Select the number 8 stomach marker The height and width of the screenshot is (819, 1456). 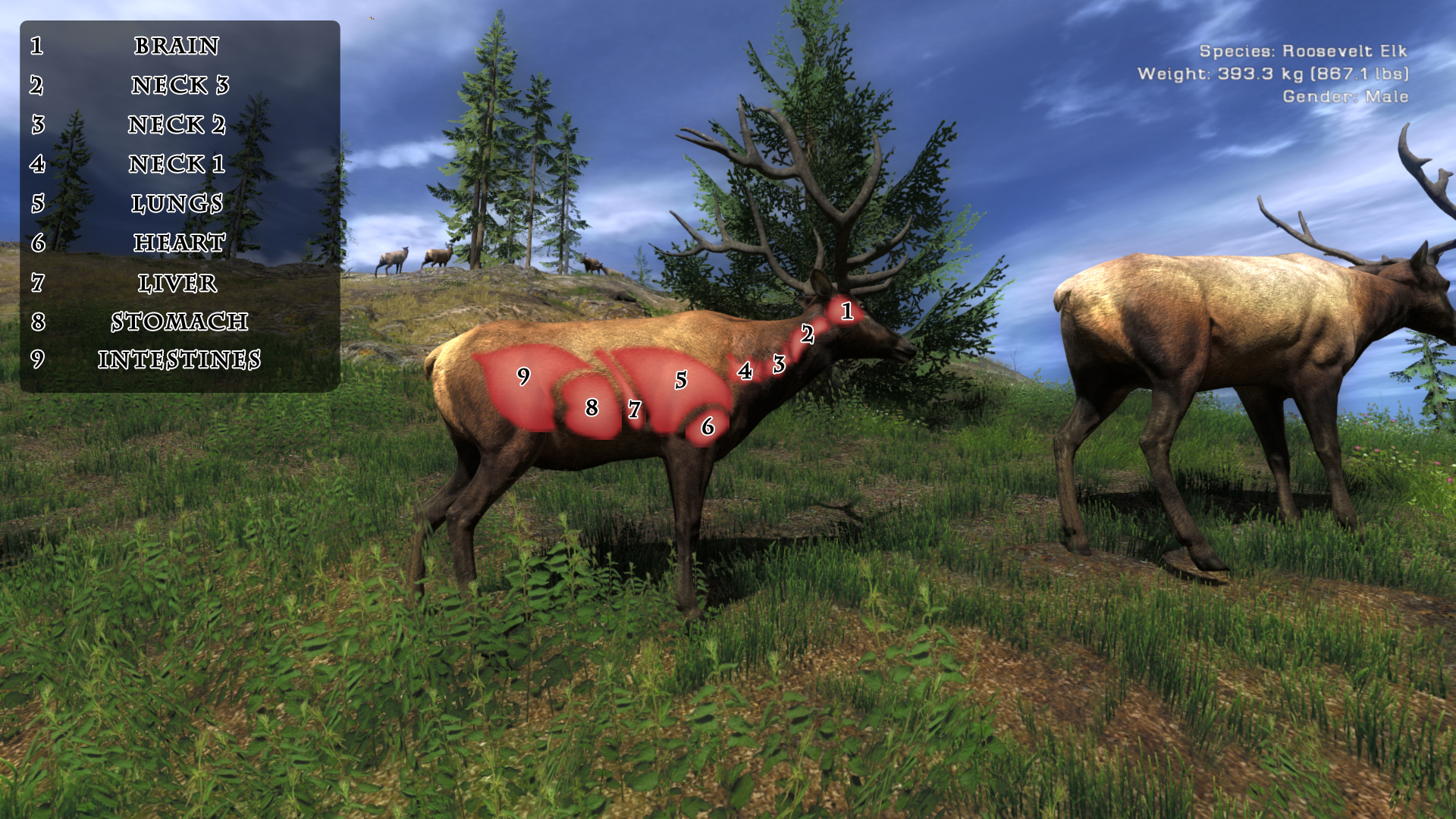coord(591,408)
